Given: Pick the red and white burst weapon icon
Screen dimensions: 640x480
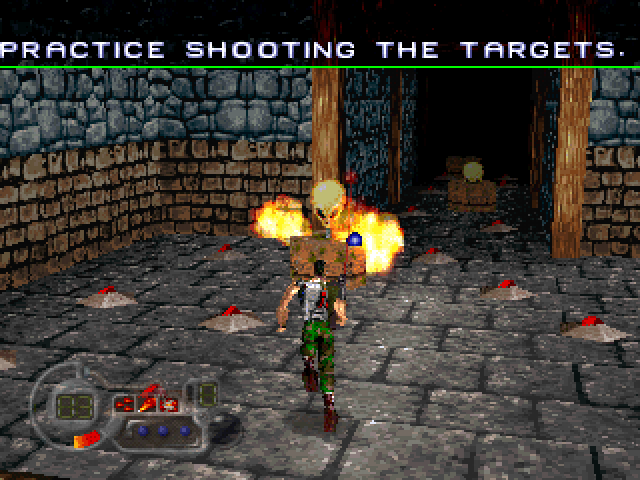Looking at the screenshot, I should coord(169,405).
